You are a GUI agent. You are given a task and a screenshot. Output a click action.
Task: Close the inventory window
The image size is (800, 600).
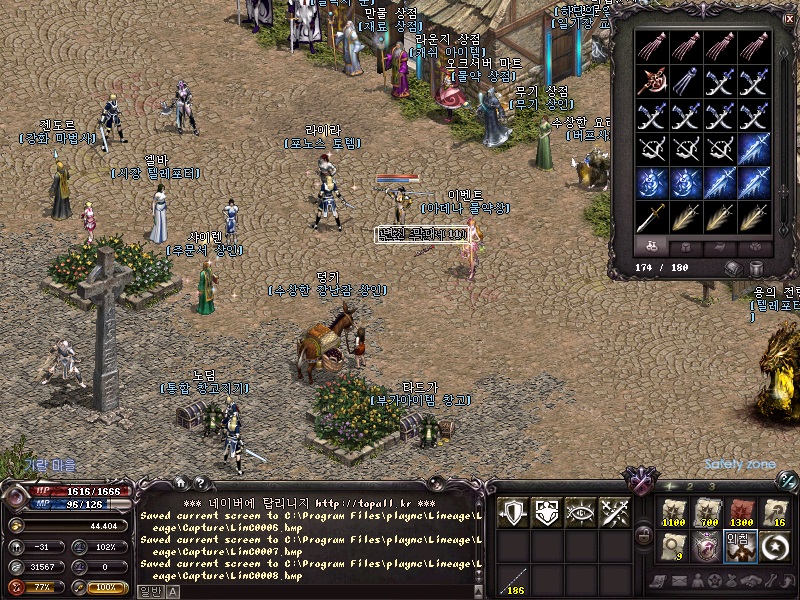pos(788,17)
